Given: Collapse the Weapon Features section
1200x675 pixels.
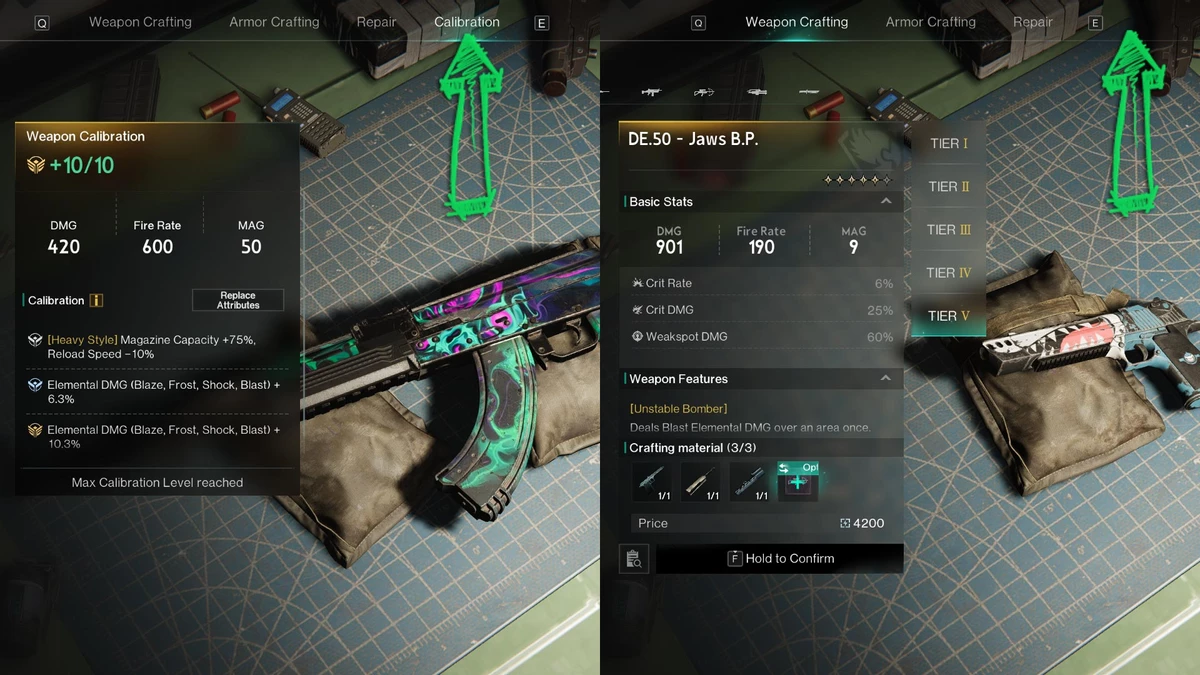Looking at the screenshot, I should pyautogui.click(x=886, y=378).
